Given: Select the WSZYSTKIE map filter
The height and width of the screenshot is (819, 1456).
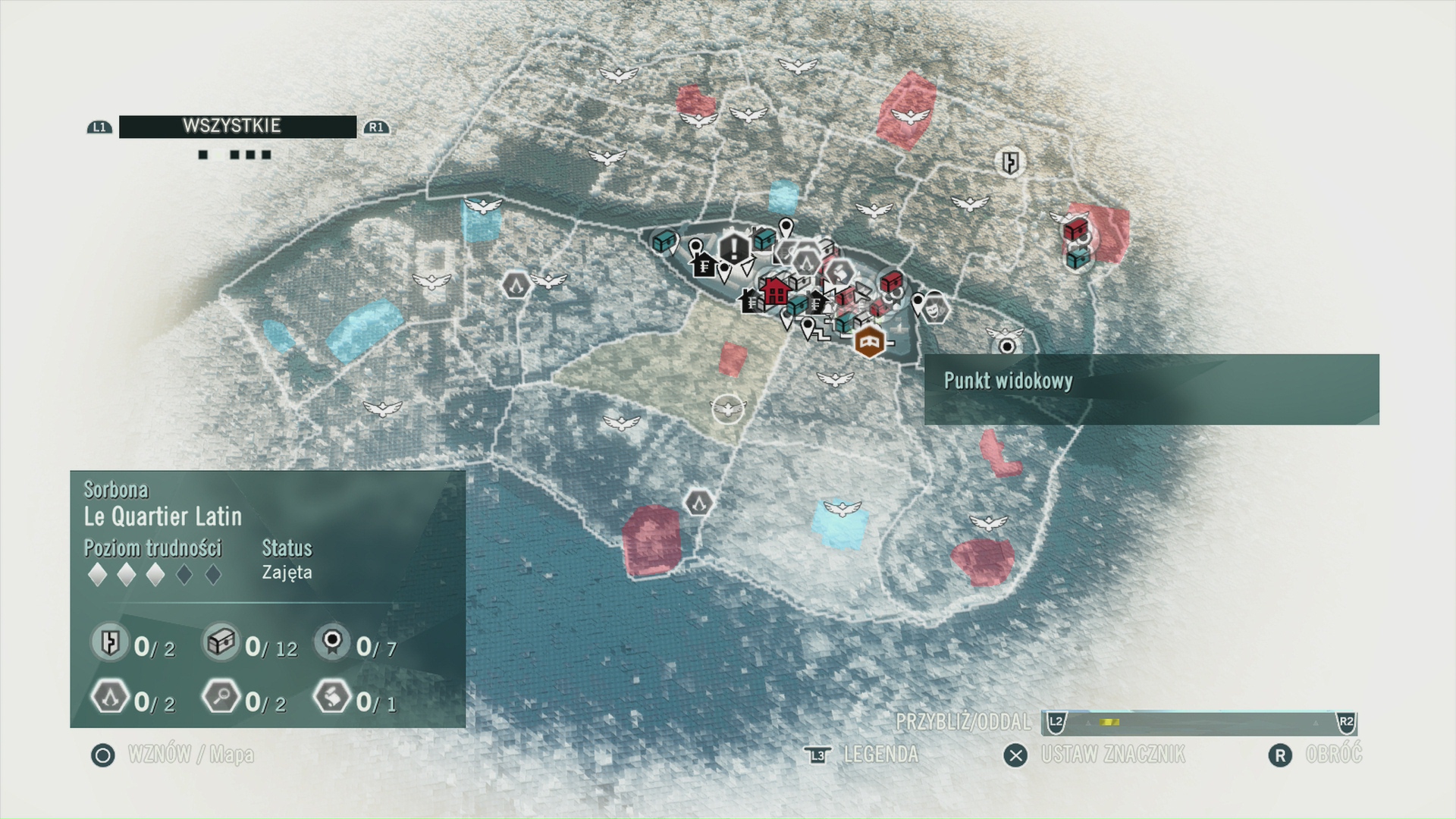Looking at the screenshot, I should pyautogui.click(x=237, y=127).
